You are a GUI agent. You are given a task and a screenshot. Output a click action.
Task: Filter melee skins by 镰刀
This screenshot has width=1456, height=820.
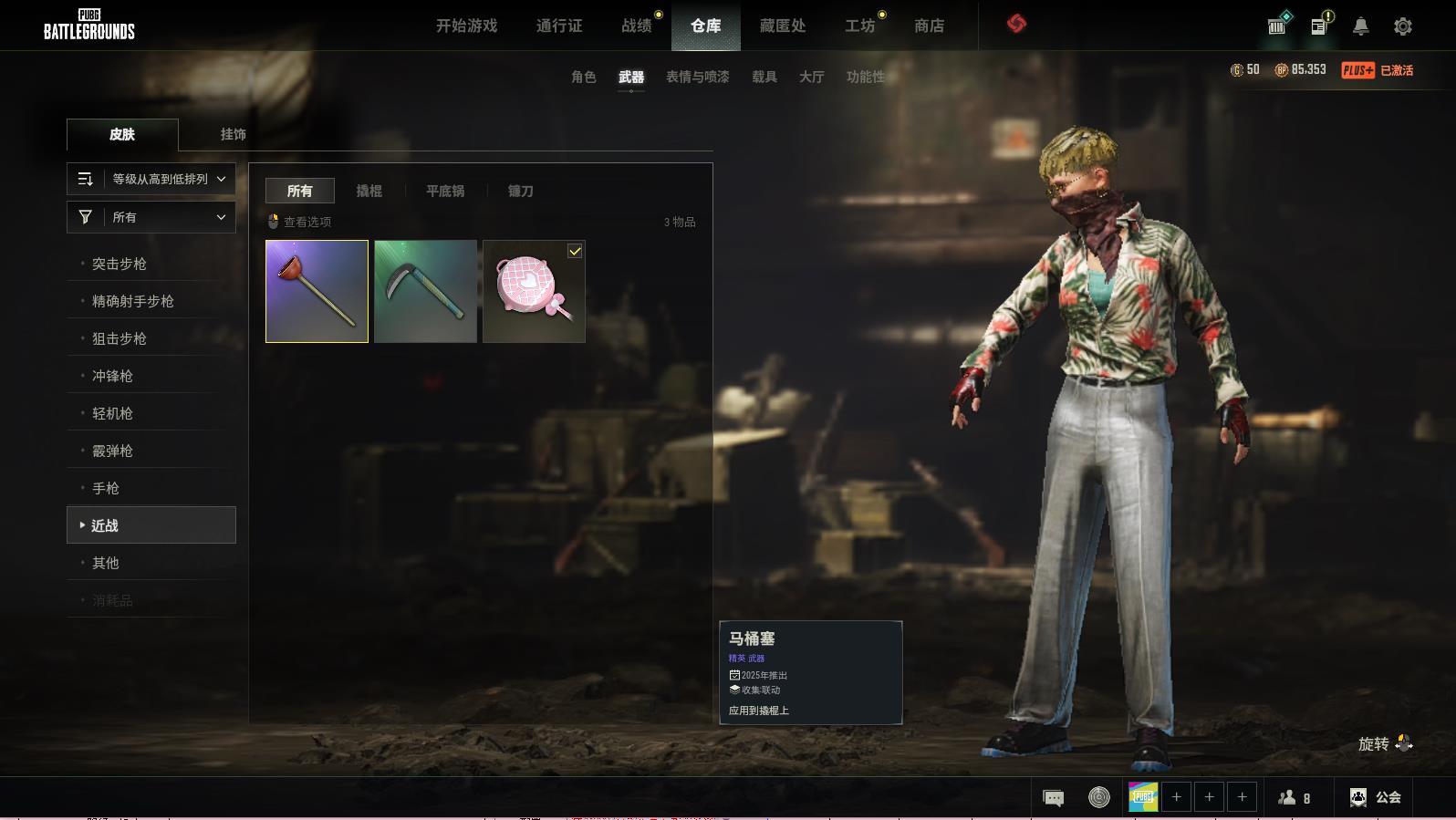pyautogui.click(x=520, y=191)
